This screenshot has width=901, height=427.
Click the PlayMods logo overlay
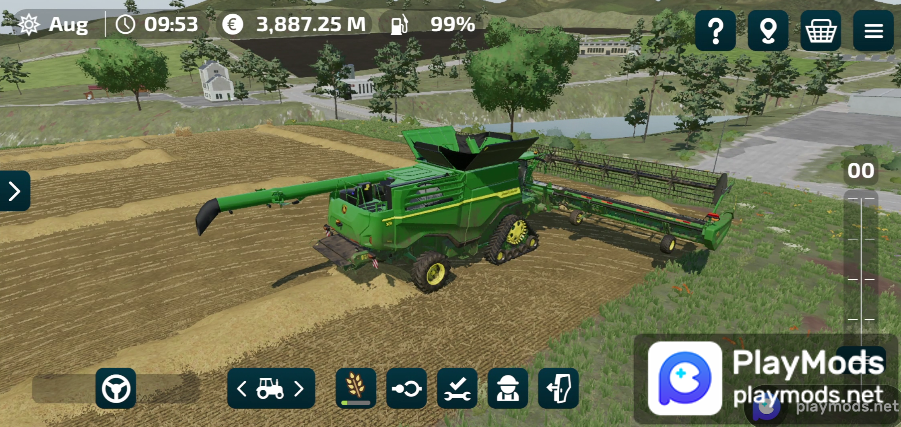685,378
